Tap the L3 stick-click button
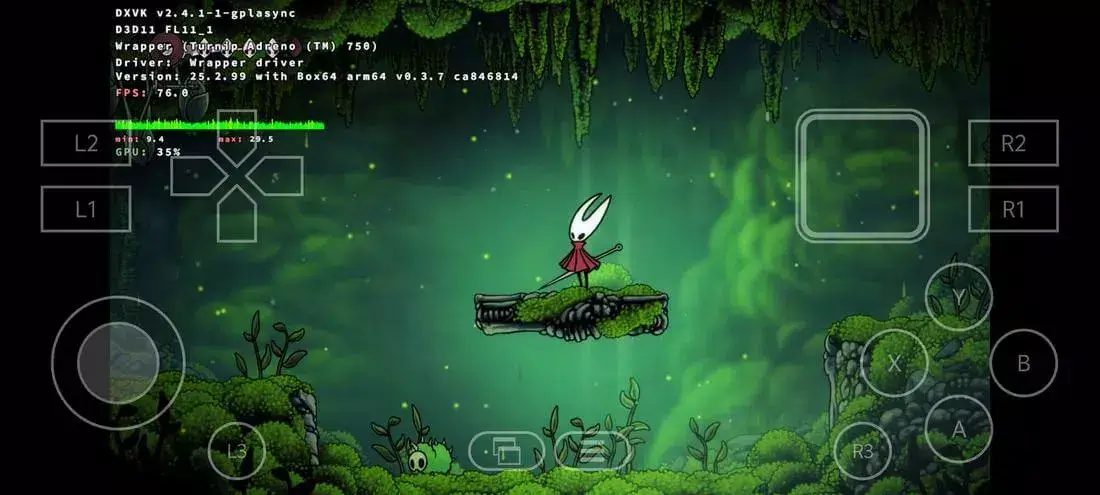 tap(237, 450)
